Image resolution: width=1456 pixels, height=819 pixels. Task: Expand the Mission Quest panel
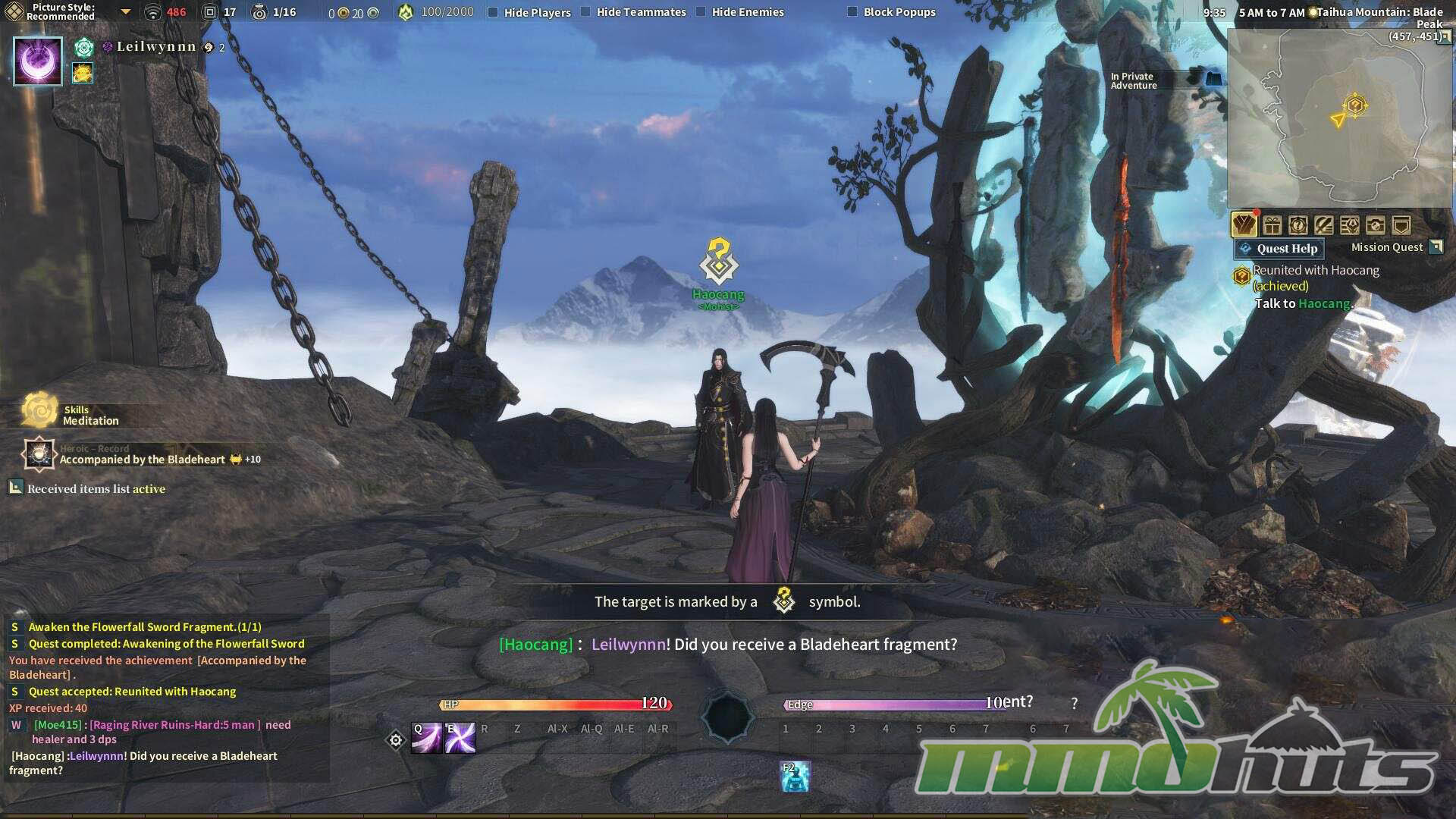point(1436,247)
